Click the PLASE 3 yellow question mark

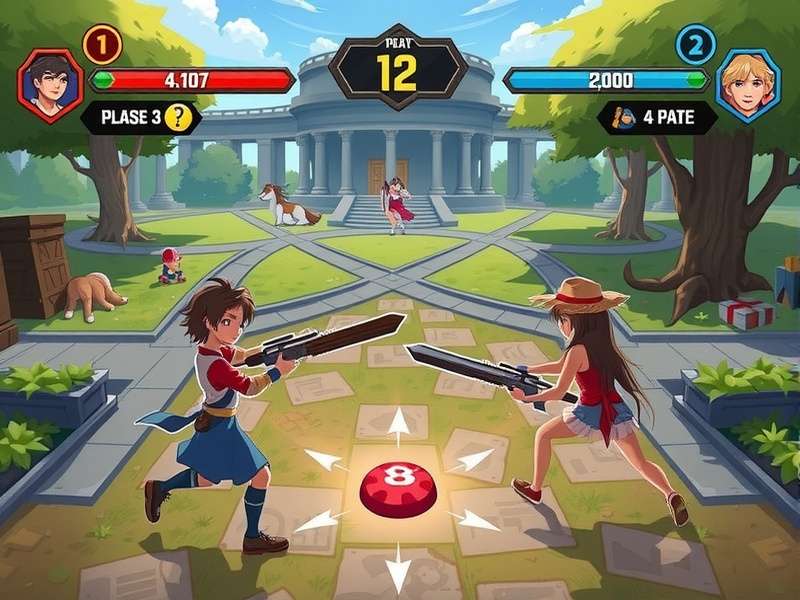coord(178,117)
